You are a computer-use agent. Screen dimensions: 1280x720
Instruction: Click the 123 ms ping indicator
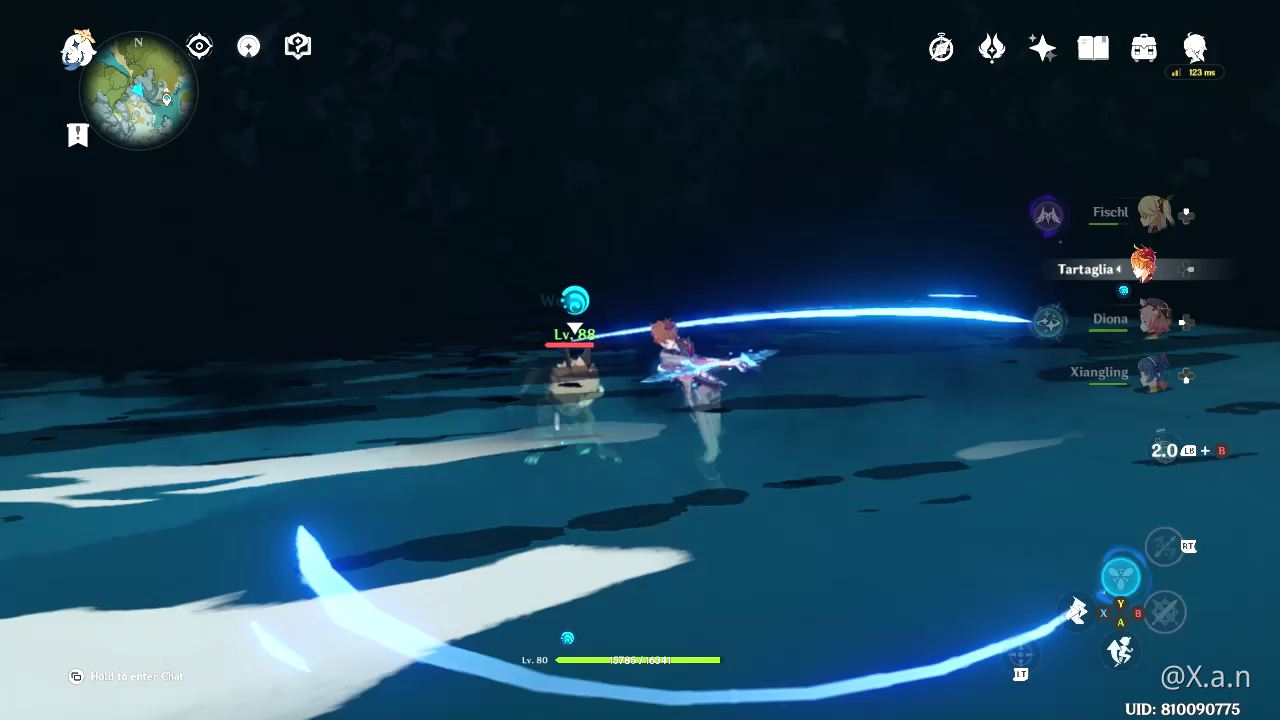[1193, 72]
